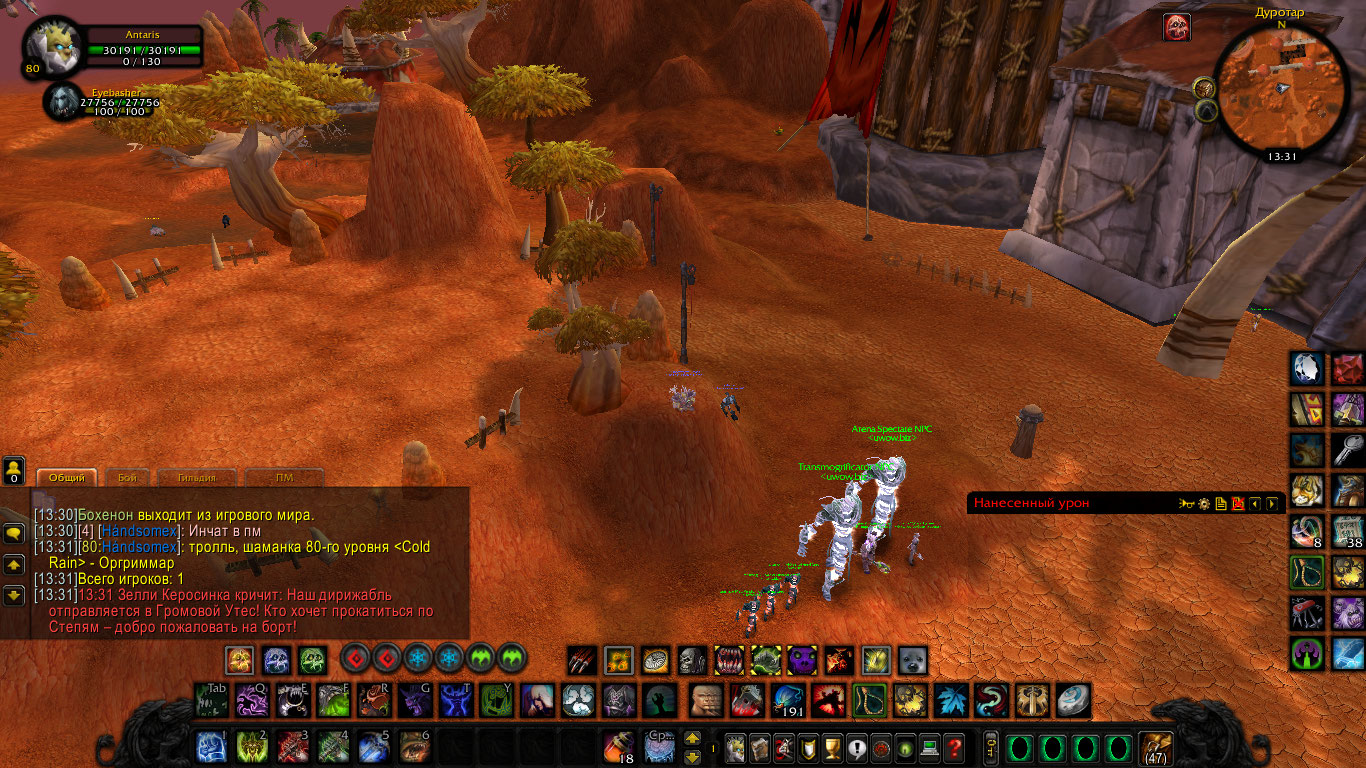Use the white gem item slot

tap(1307, 369)
